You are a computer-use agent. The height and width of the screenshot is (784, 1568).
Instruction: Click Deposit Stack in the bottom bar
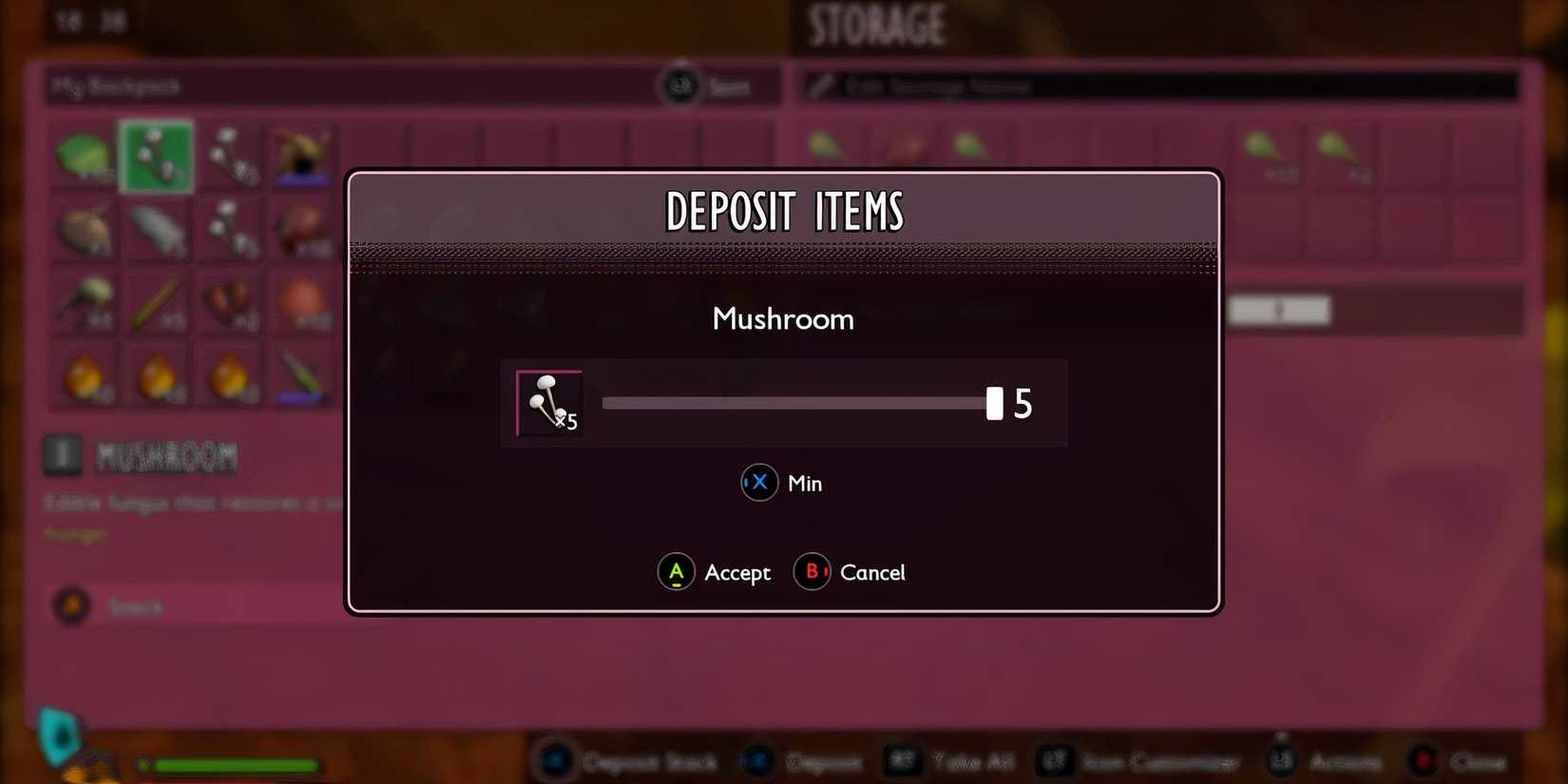coord(632,760)
